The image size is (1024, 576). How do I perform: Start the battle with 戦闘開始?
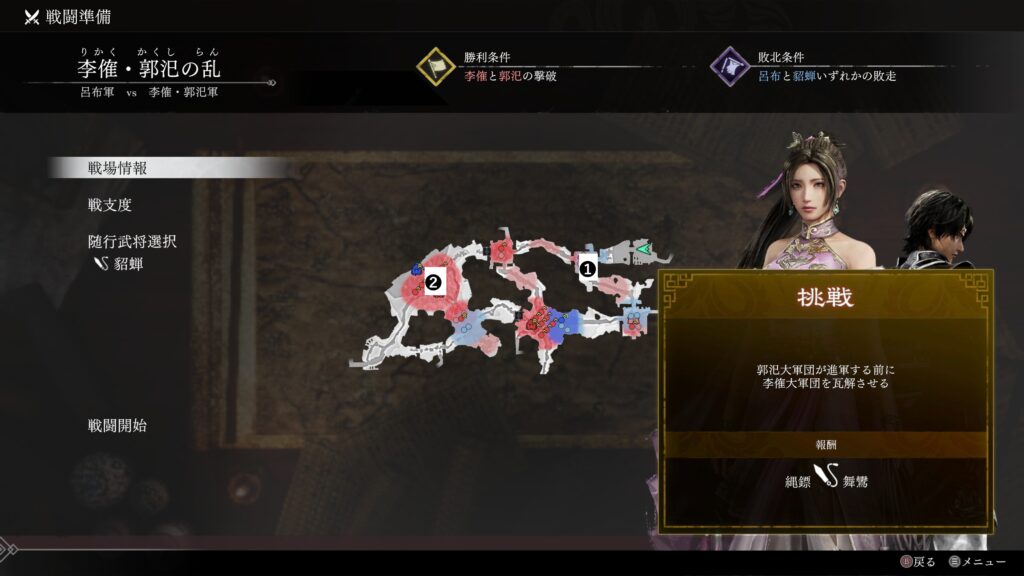click(x=117, y=425)
